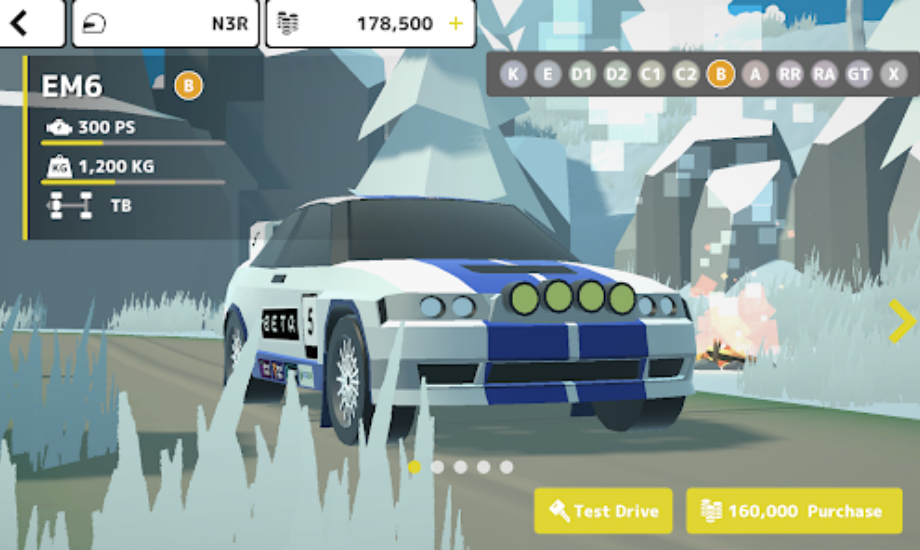
Task: Select the X car class
Action: click(x=893, y=74)
